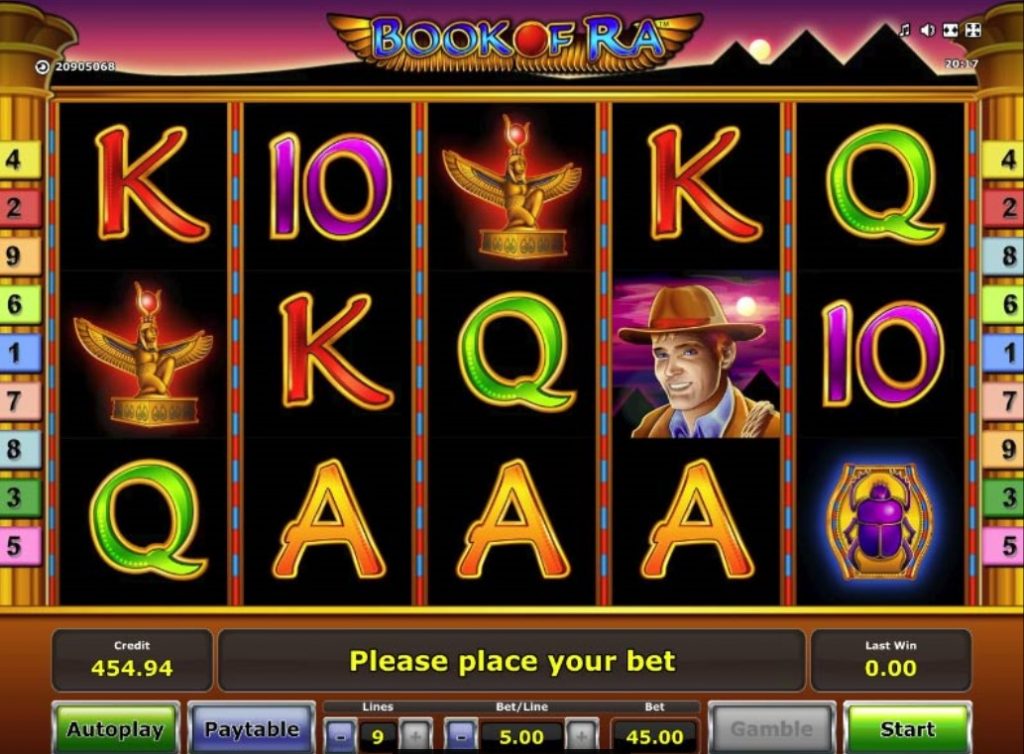Click the fullscreen arrows icon
The height and width of the screenshot is (754, 1024).
tap(972, 30)
